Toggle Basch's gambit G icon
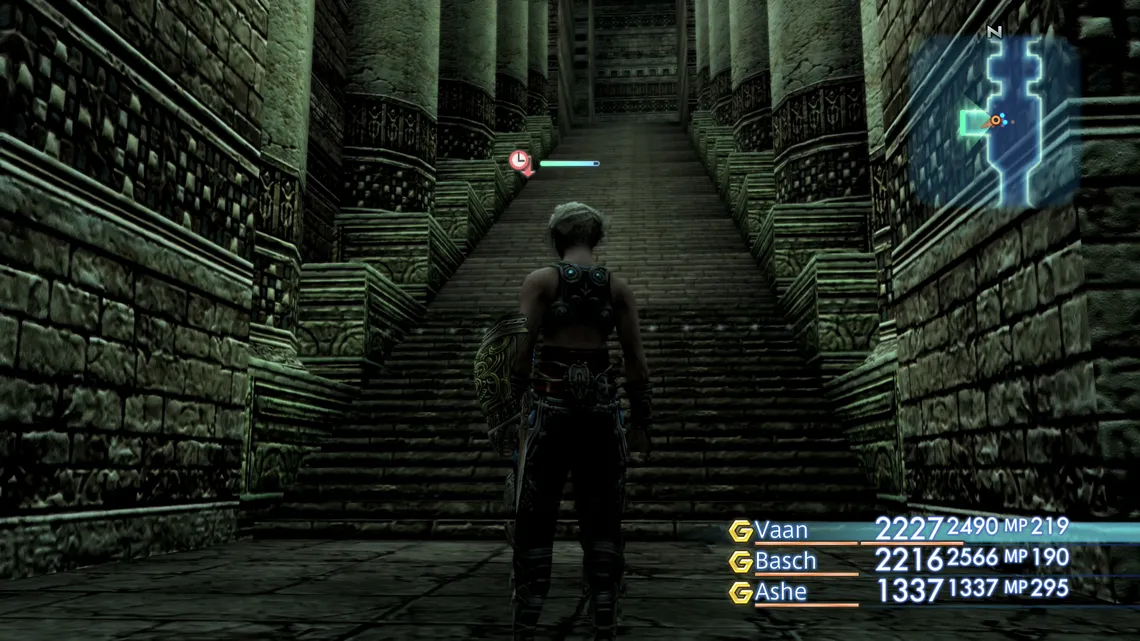This screenshot has height=641, width=1140. 740,562
